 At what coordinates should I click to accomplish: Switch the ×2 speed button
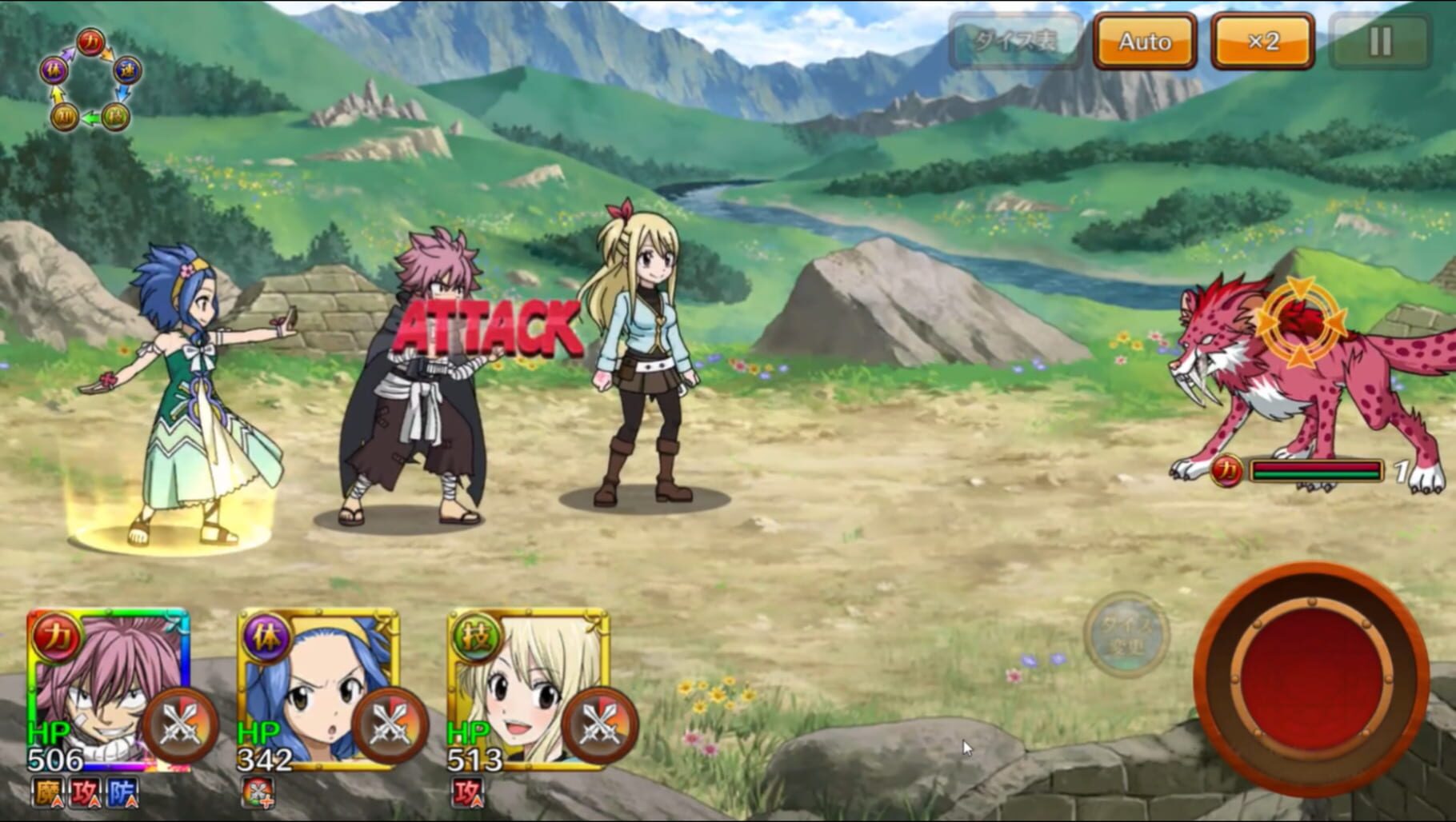1262,42
